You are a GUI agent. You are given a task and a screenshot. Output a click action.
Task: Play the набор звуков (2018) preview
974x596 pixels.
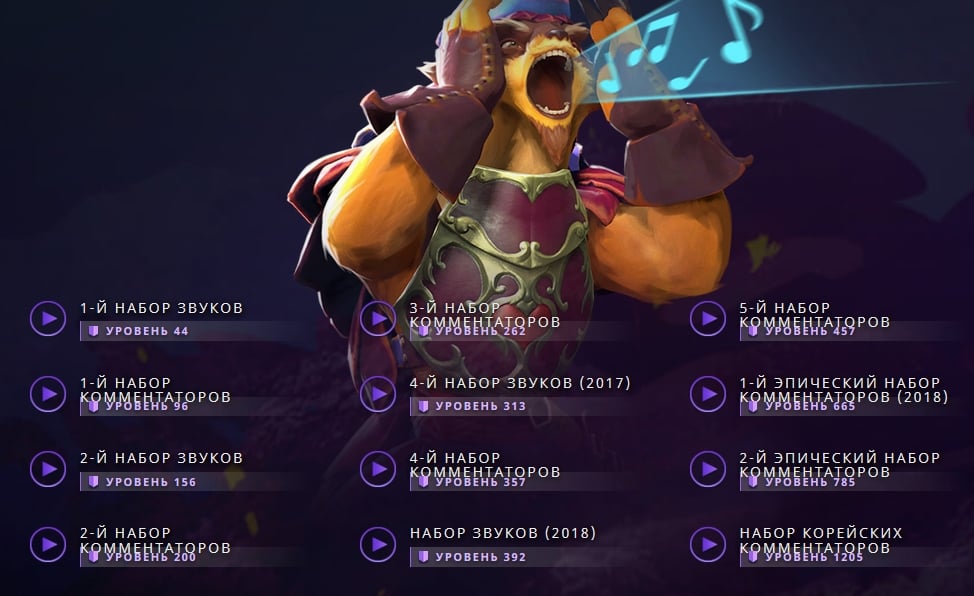click(378, 544)
